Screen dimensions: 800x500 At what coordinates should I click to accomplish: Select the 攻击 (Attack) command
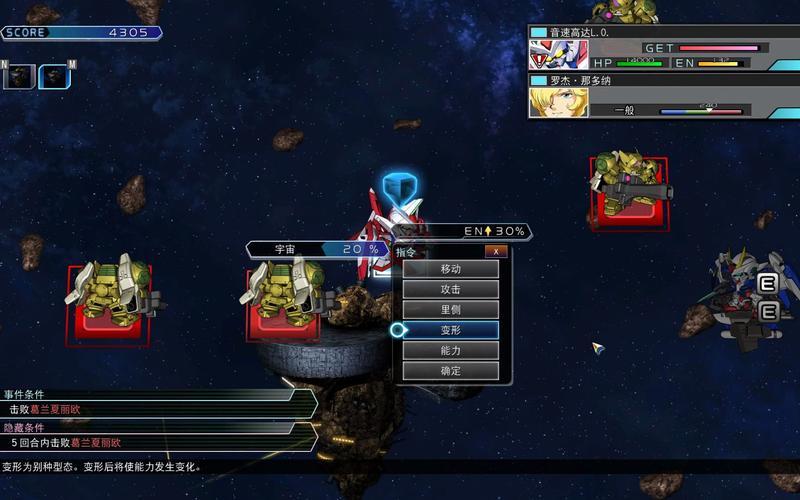click(x=450, y=289)
